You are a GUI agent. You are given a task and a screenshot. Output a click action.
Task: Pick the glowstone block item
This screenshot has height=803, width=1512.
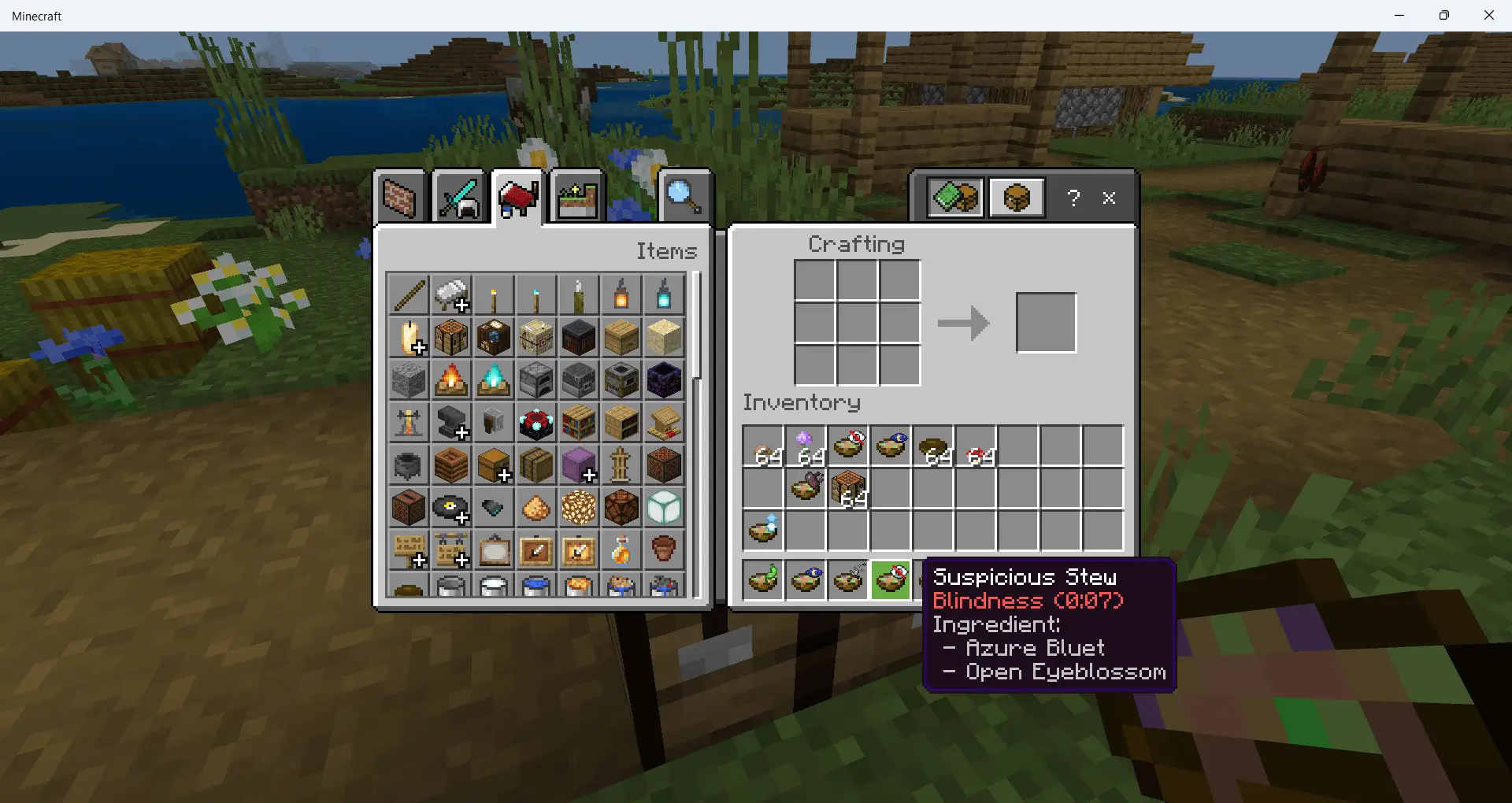(x=579, y=508)
